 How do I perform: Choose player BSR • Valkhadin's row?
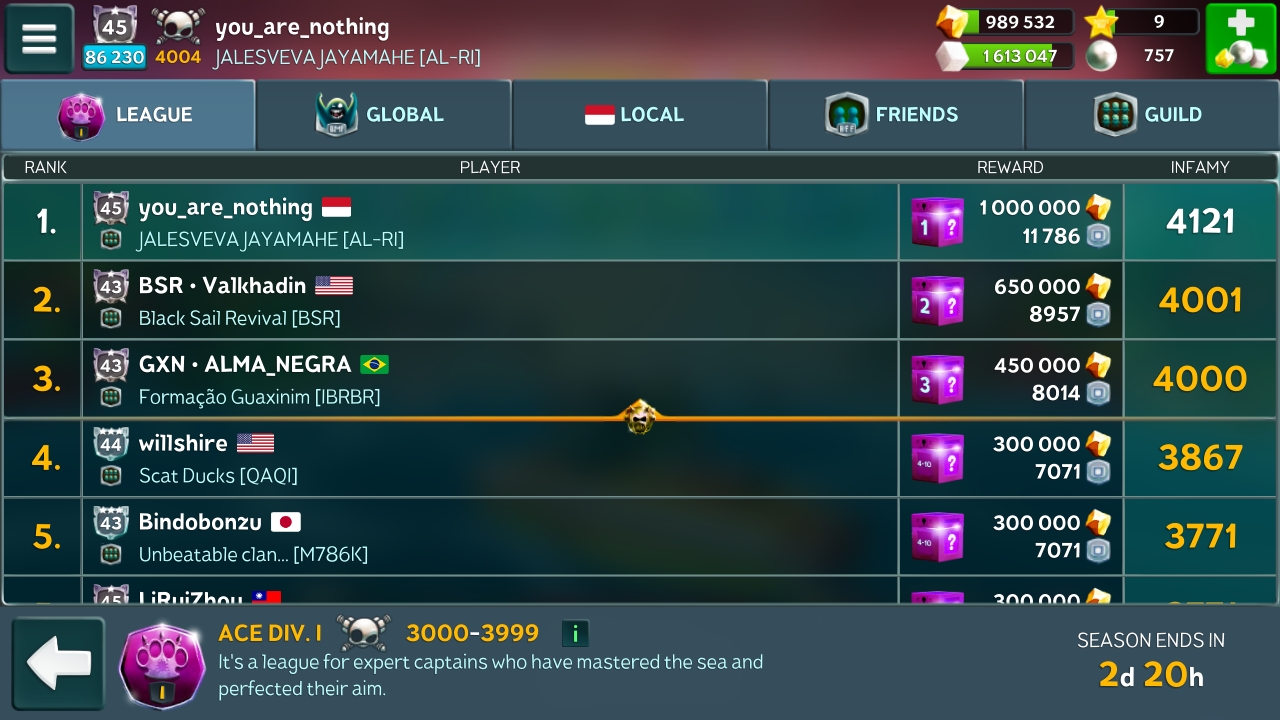pyautogui.click(x=490, y=300)
